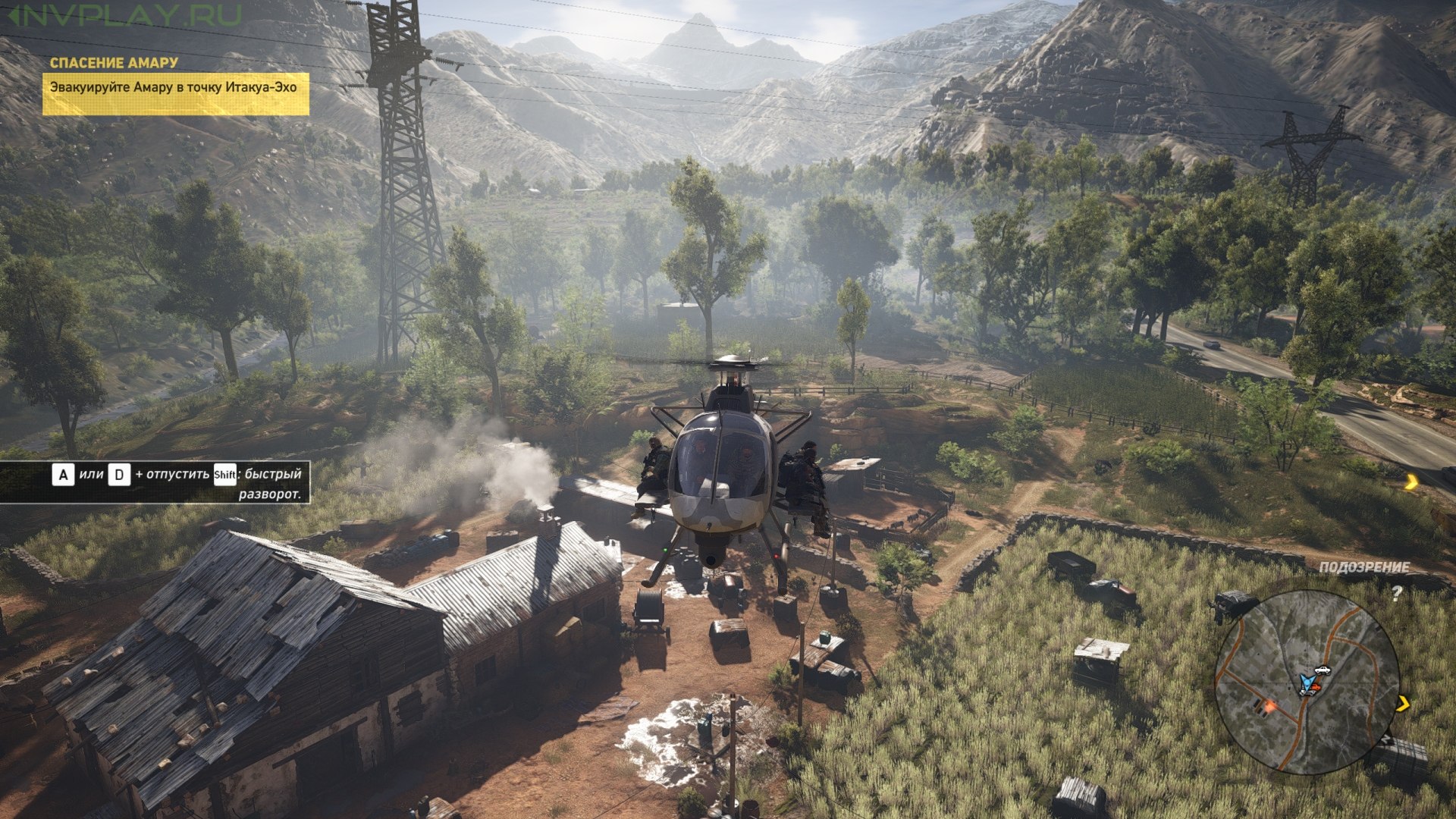Click the question mark suspicion indicator
Viewport: 1456px width, 819px height.
click(x=1396, y=593)
